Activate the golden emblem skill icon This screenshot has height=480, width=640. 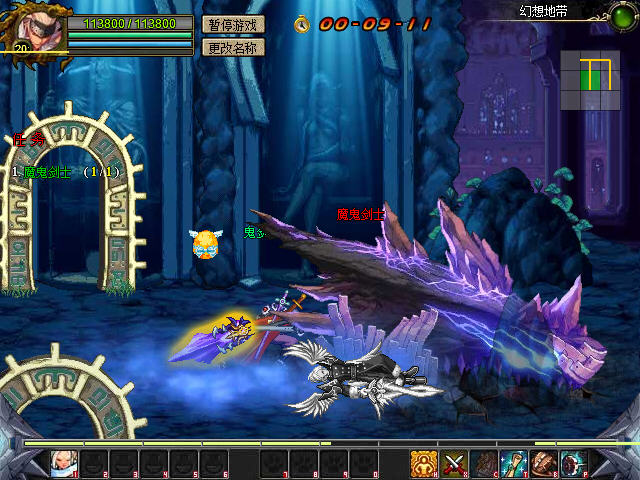[424, 463]
